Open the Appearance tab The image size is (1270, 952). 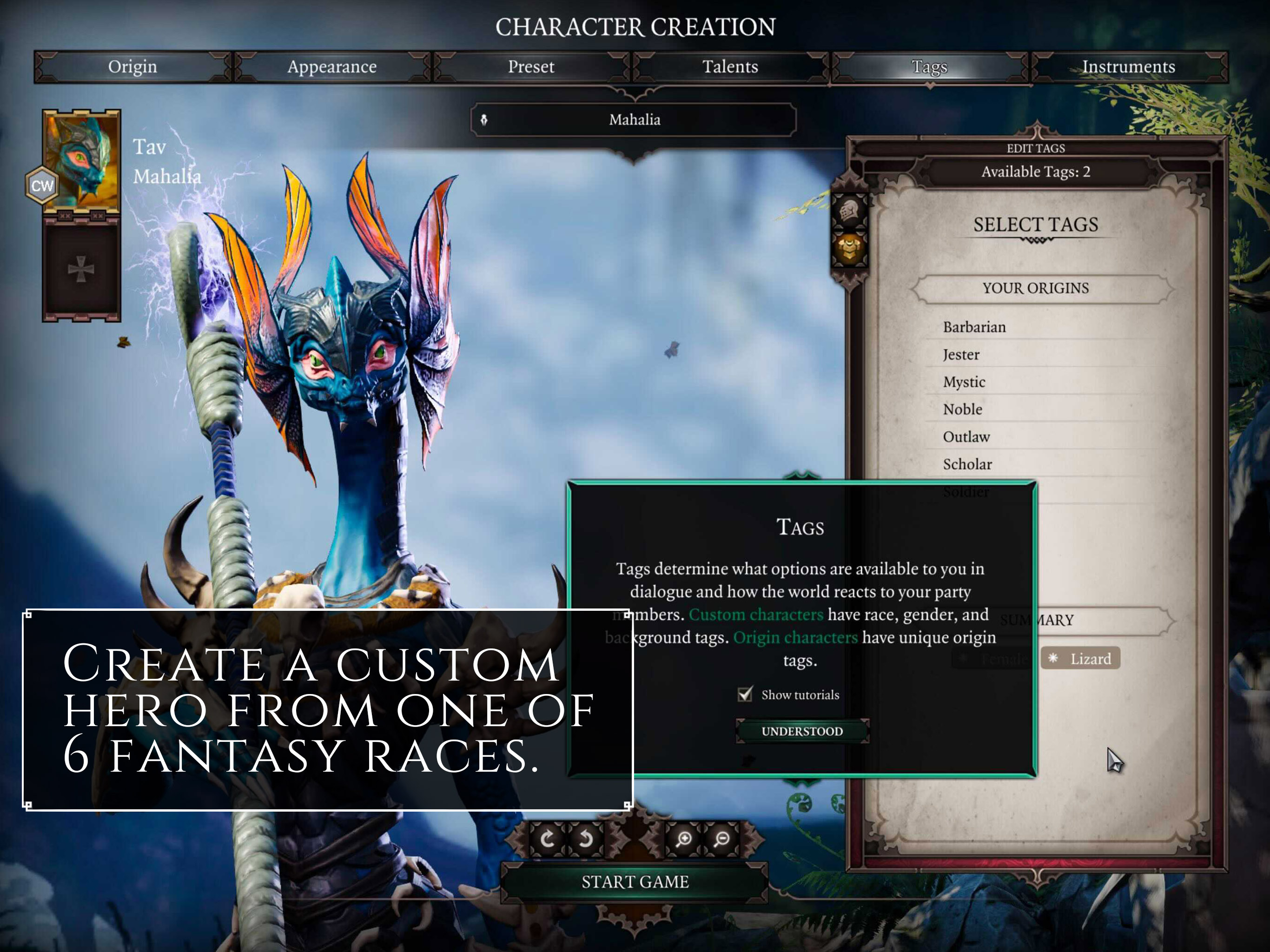click(x=331, y=66)
